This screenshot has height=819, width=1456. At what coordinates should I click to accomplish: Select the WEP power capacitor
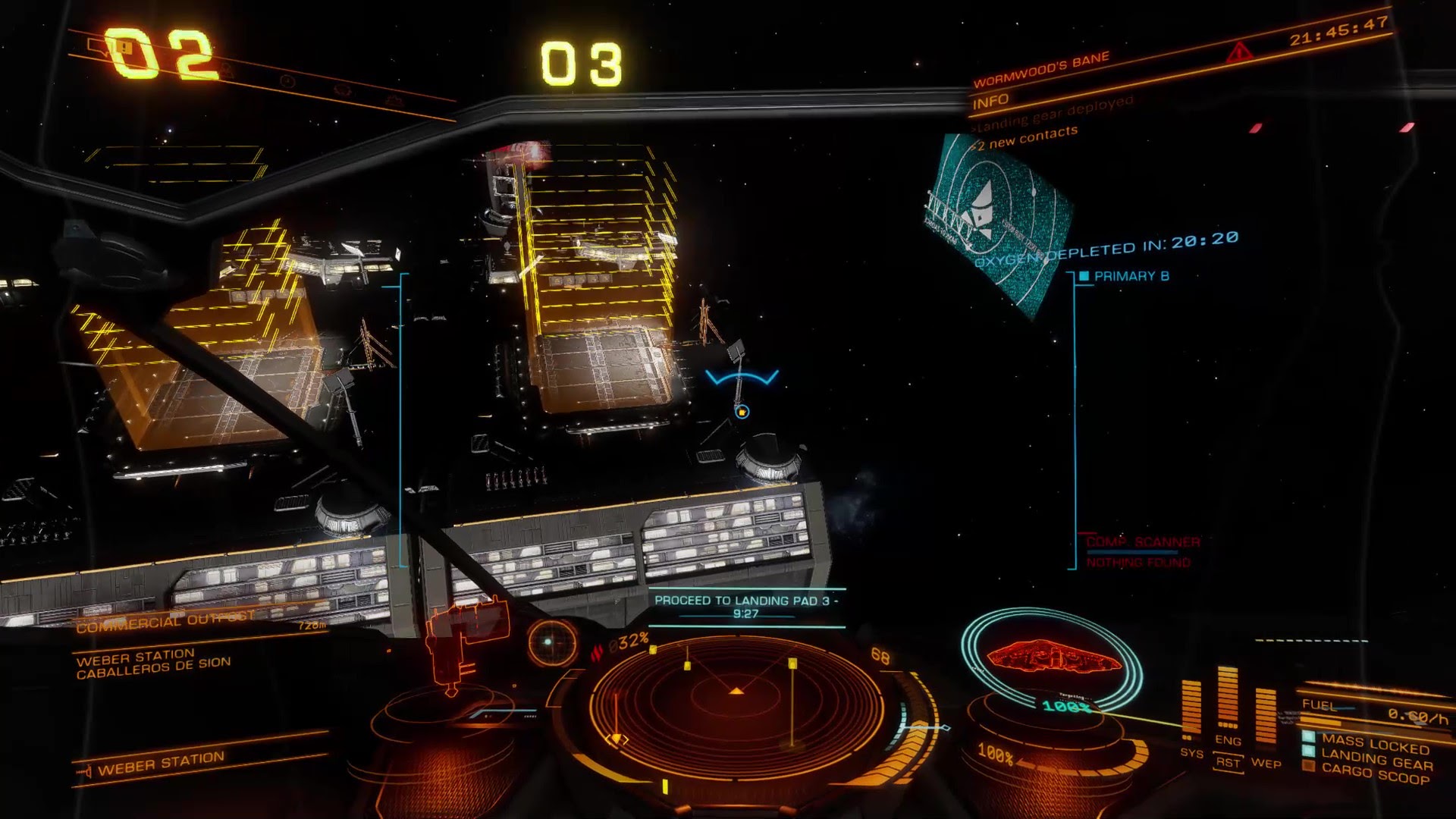(1265, 717)
